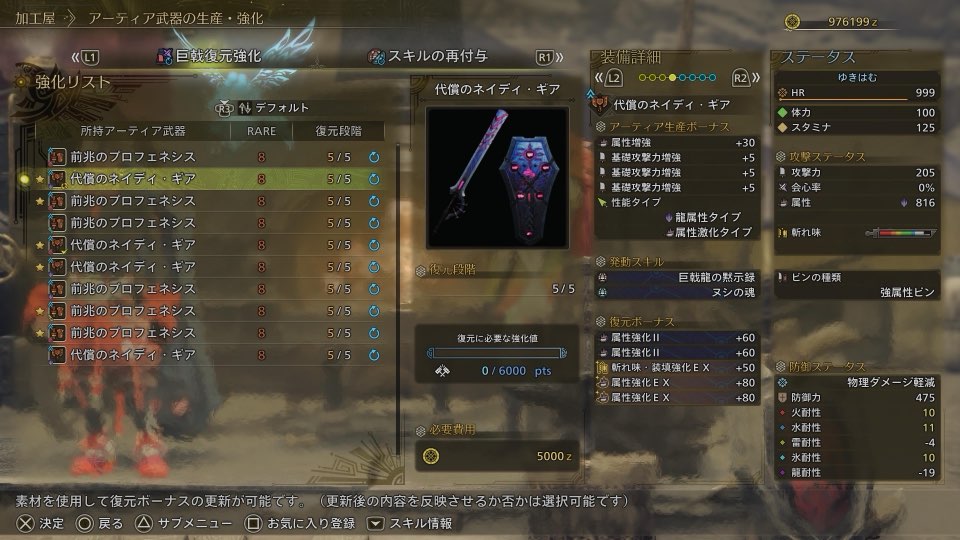Image resolution: width=960 pixels, height=540 pixels.
Task: Choose the 巨戟龍の黙示録 skill entry
Action: click(677, 277)
